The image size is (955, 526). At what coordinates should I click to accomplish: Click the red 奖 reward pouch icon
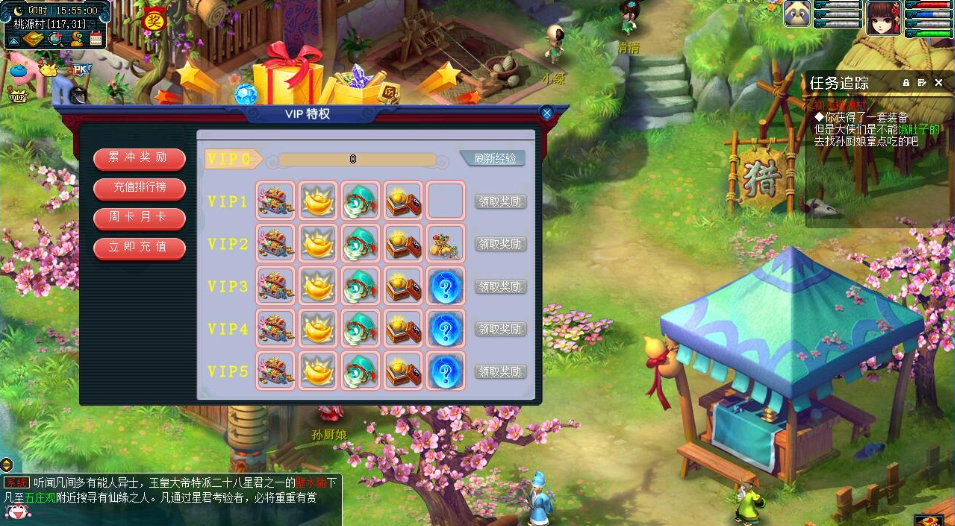point(154,17)
